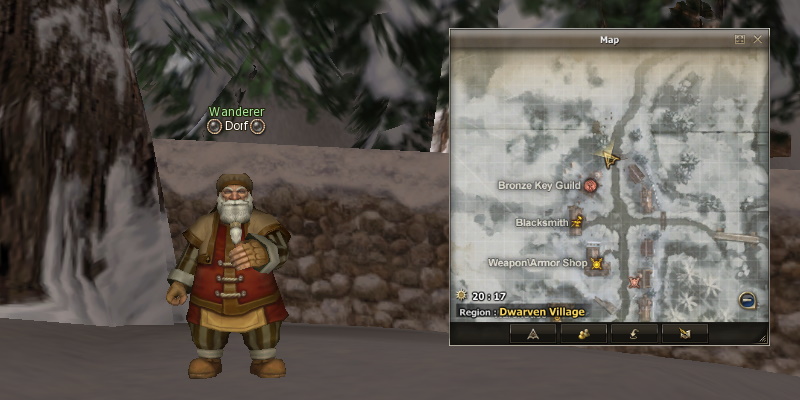Click the triangle-icon button on the map toolbar
Image resolution: width=800 pixels, height=400 pixels.
point(533,334)
